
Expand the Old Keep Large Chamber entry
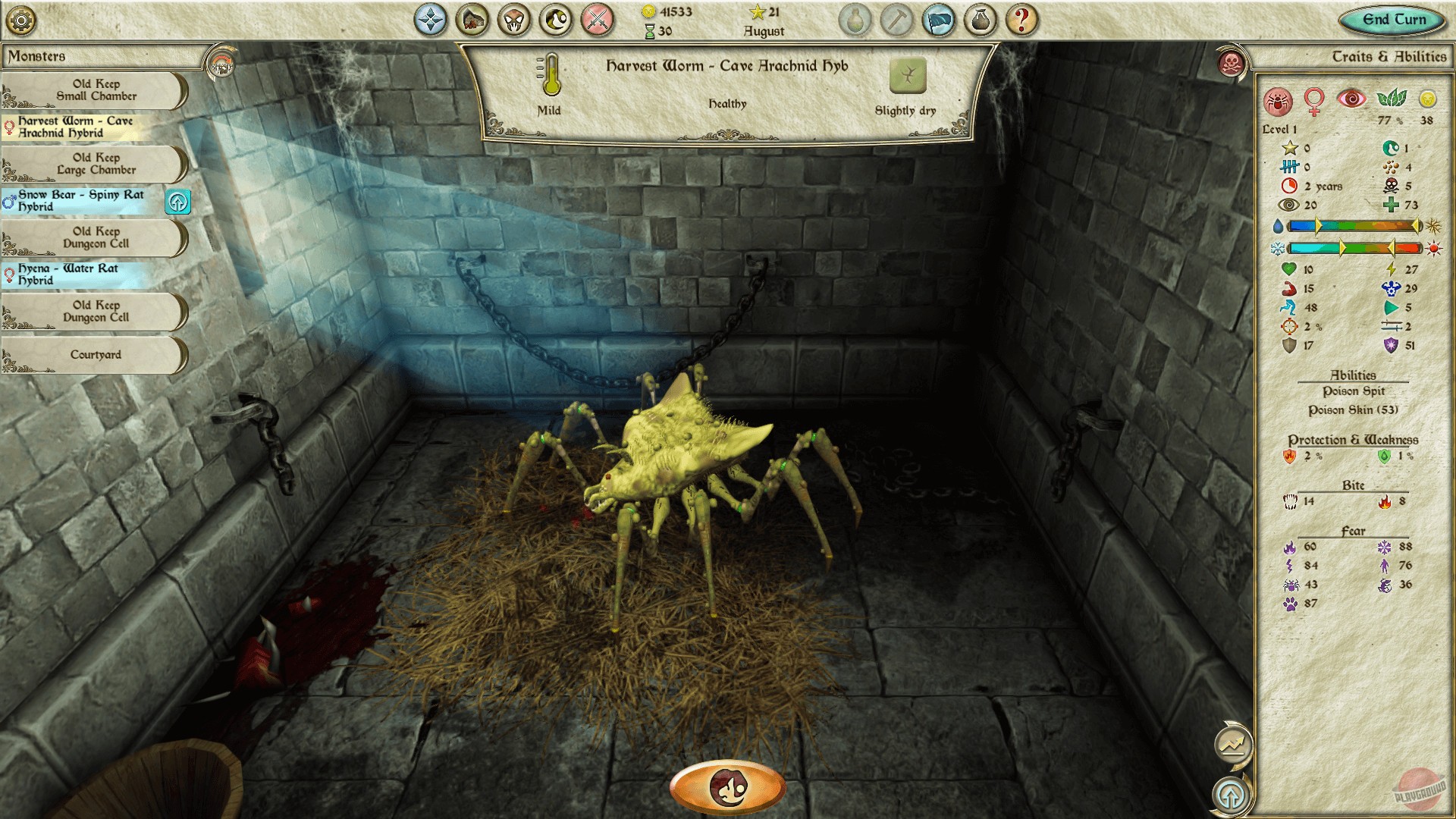(x=95, y=163)
